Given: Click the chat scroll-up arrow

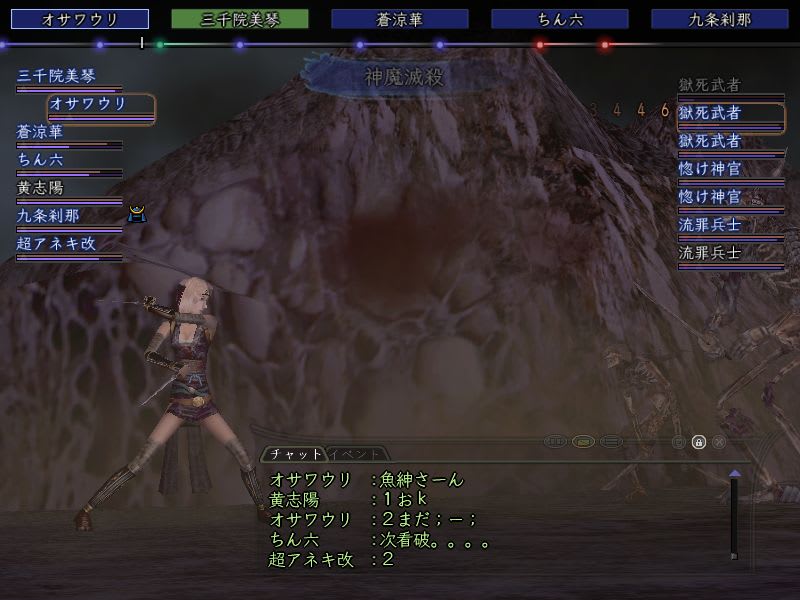Looking at the screenshot, I should [735, 473].
